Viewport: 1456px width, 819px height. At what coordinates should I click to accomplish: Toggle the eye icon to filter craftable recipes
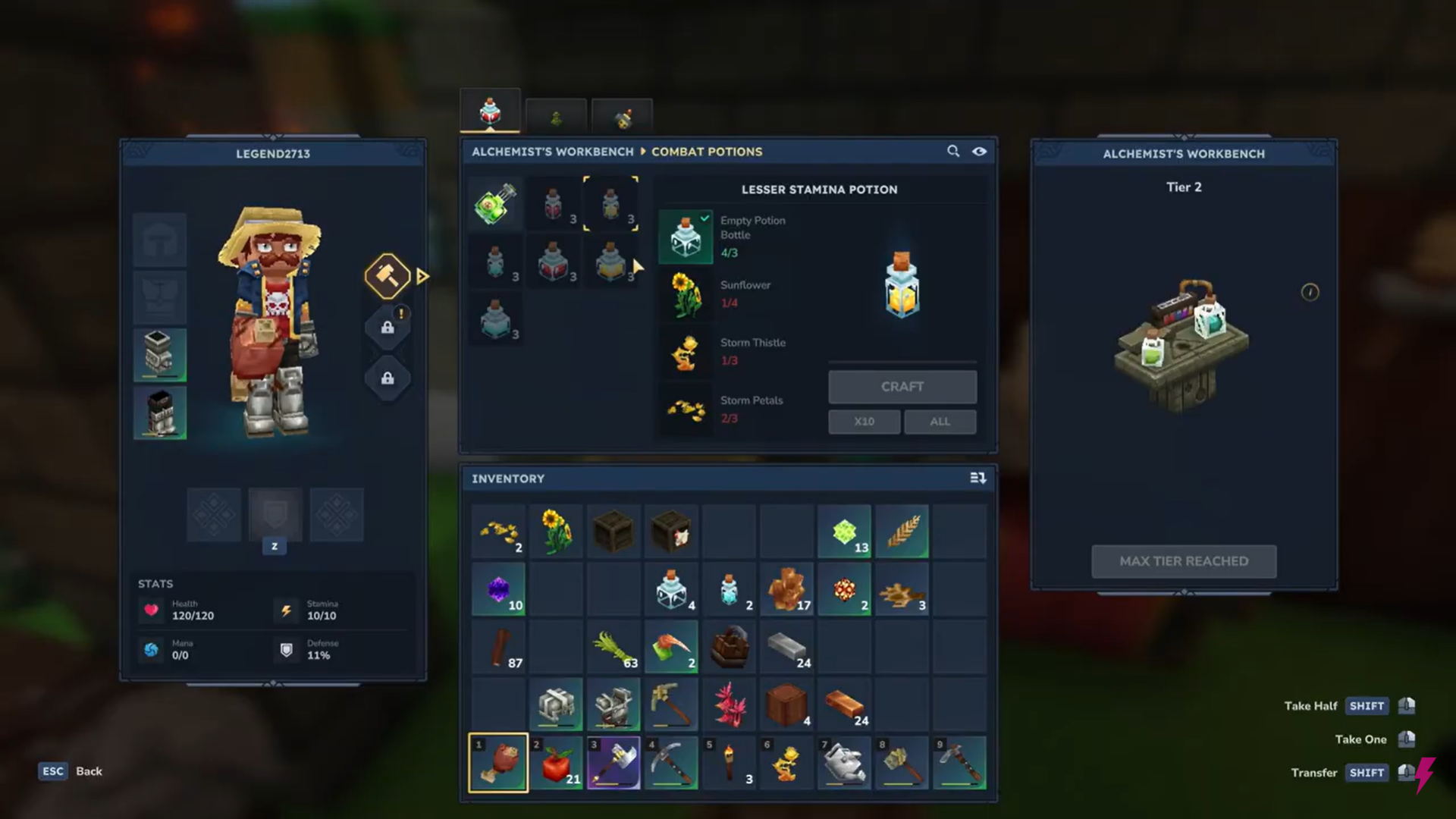click(980, 151)
